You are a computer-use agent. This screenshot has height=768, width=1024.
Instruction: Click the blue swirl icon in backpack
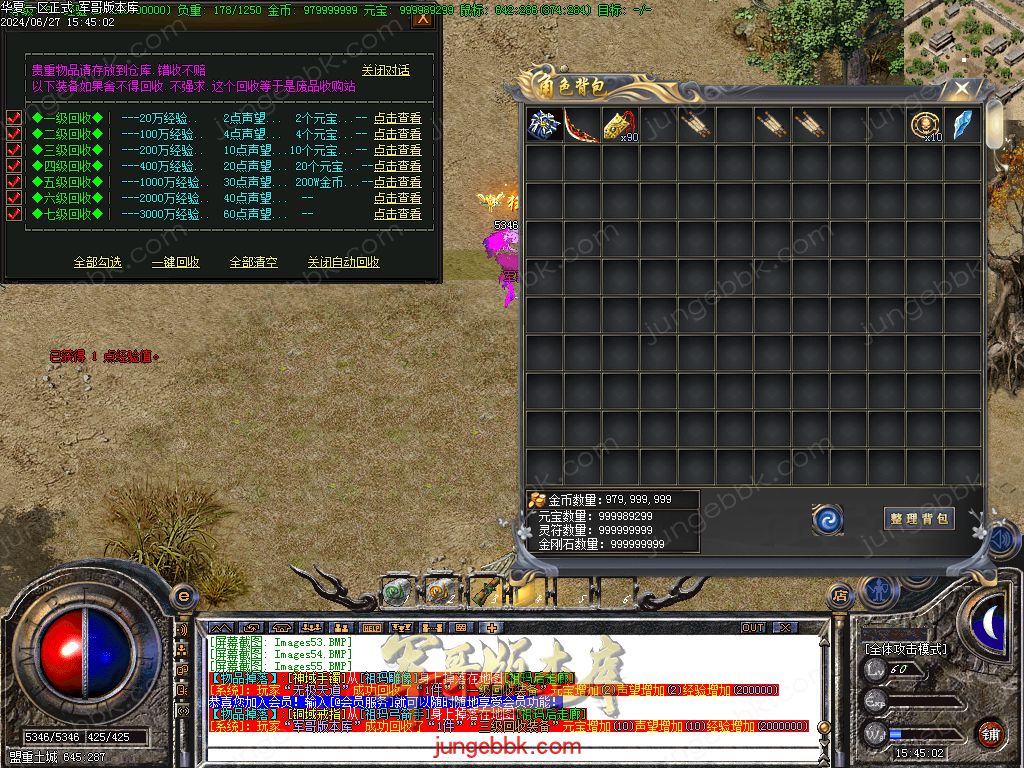pos(827,519)
